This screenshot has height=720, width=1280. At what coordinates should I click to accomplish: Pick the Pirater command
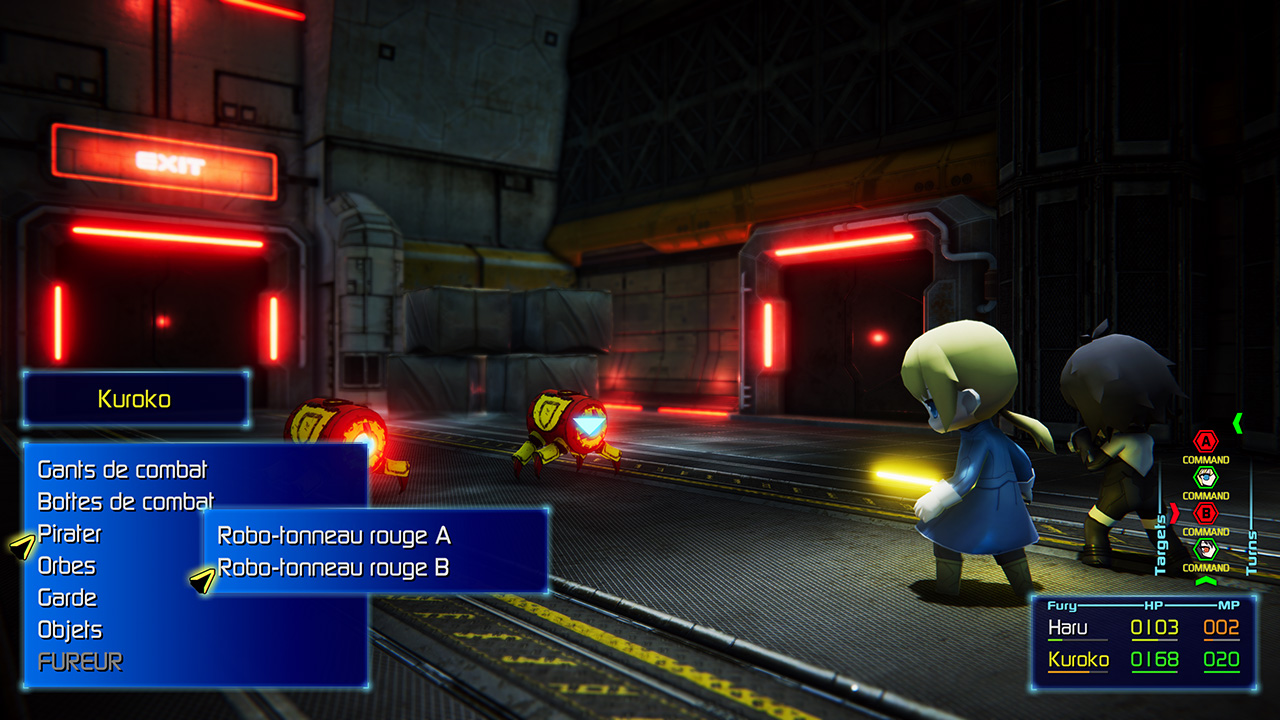click(69, 533)
